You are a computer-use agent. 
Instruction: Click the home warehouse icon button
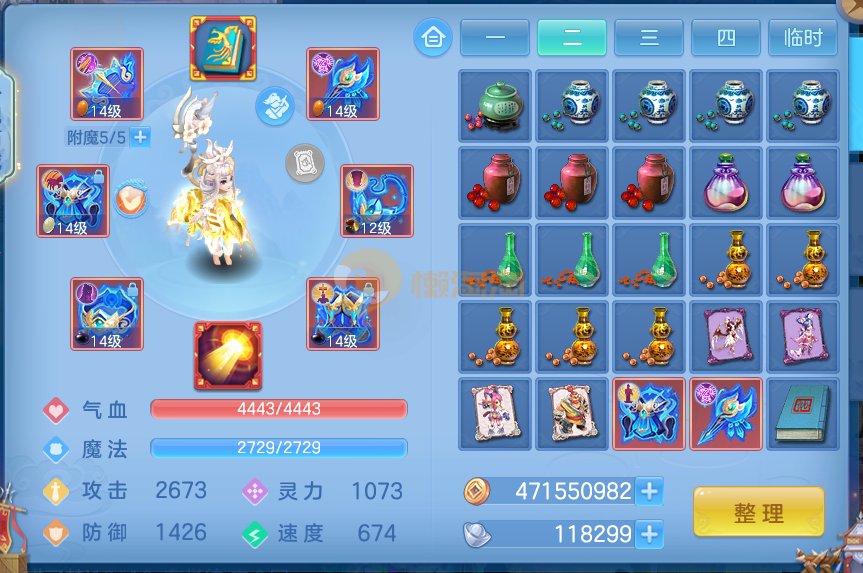click(433, 38)
